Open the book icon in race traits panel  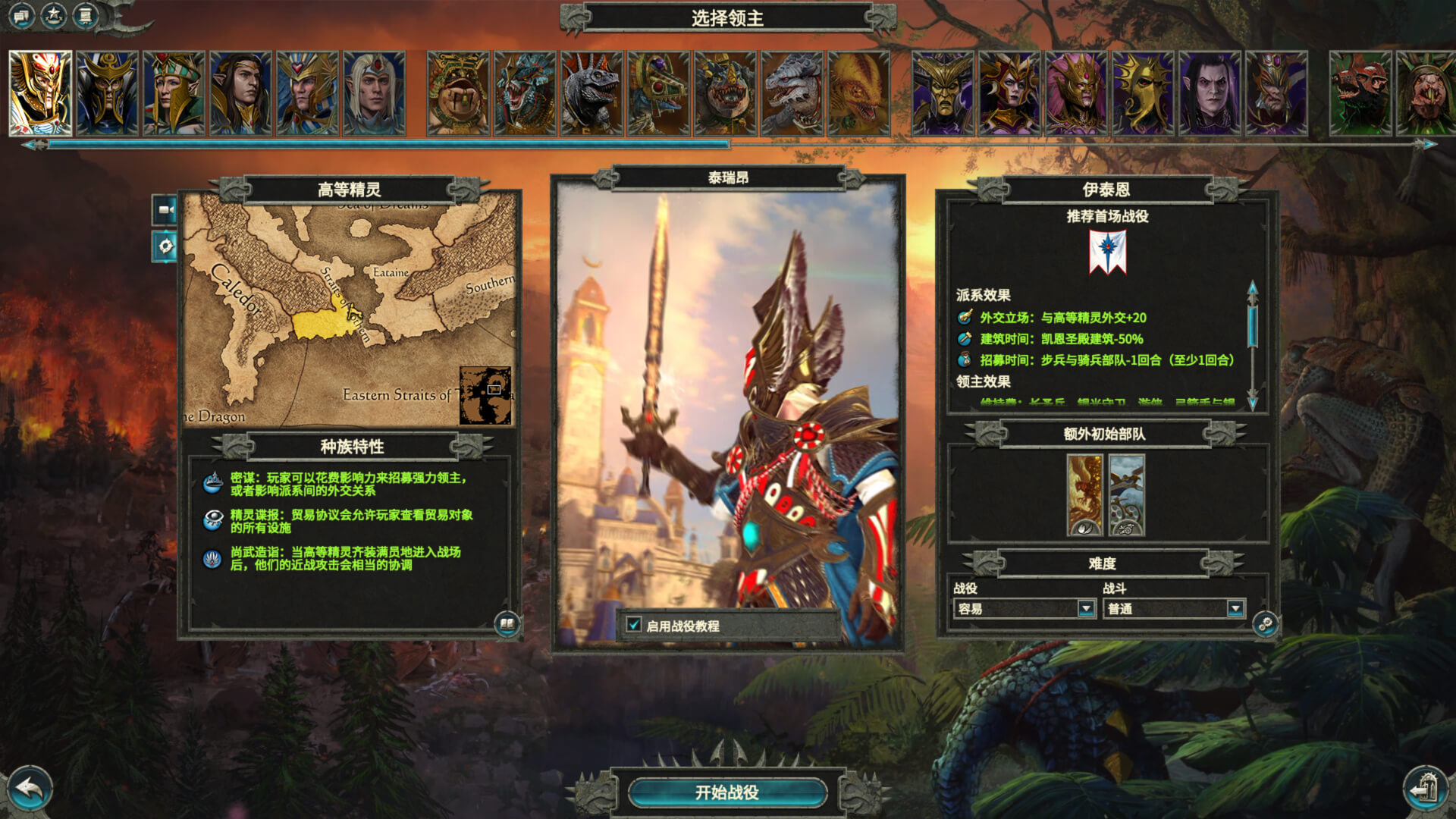click(507, 624)
